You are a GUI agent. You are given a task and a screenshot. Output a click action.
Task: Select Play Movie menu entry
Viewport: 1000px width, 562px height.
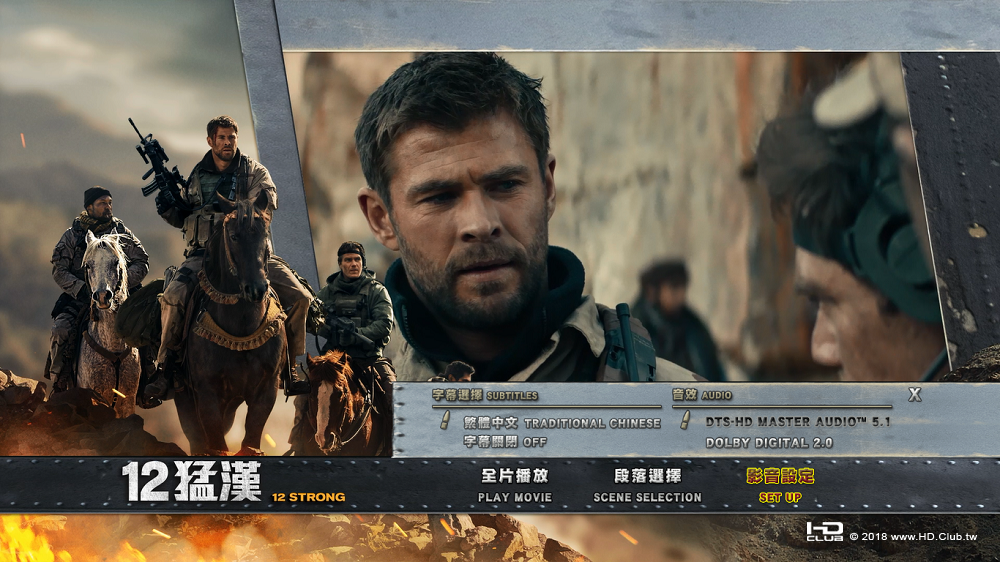pos(514,485)
